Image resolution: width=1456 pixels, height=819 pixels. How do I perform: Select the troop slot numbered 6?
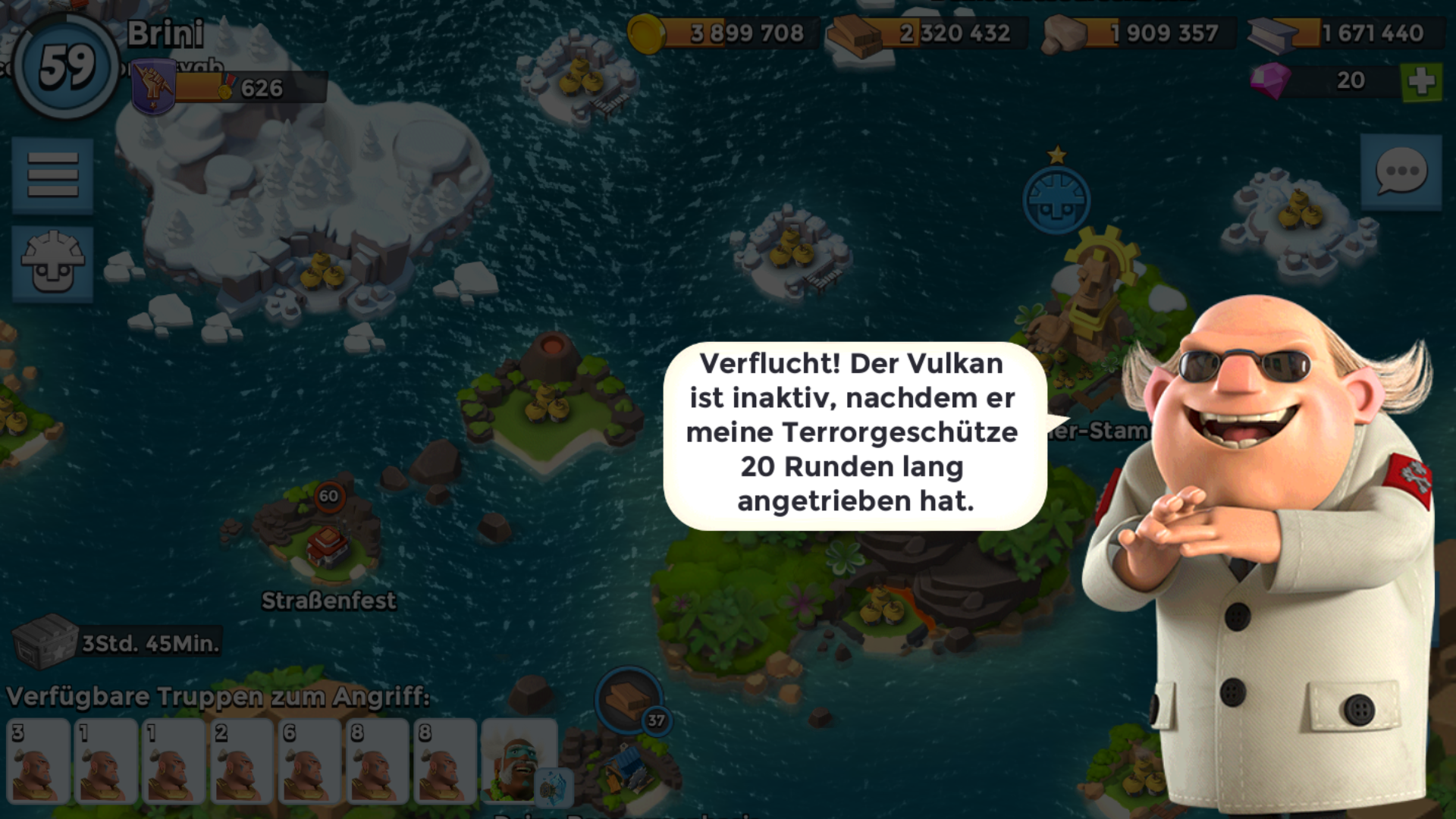(x=309, y=762)
